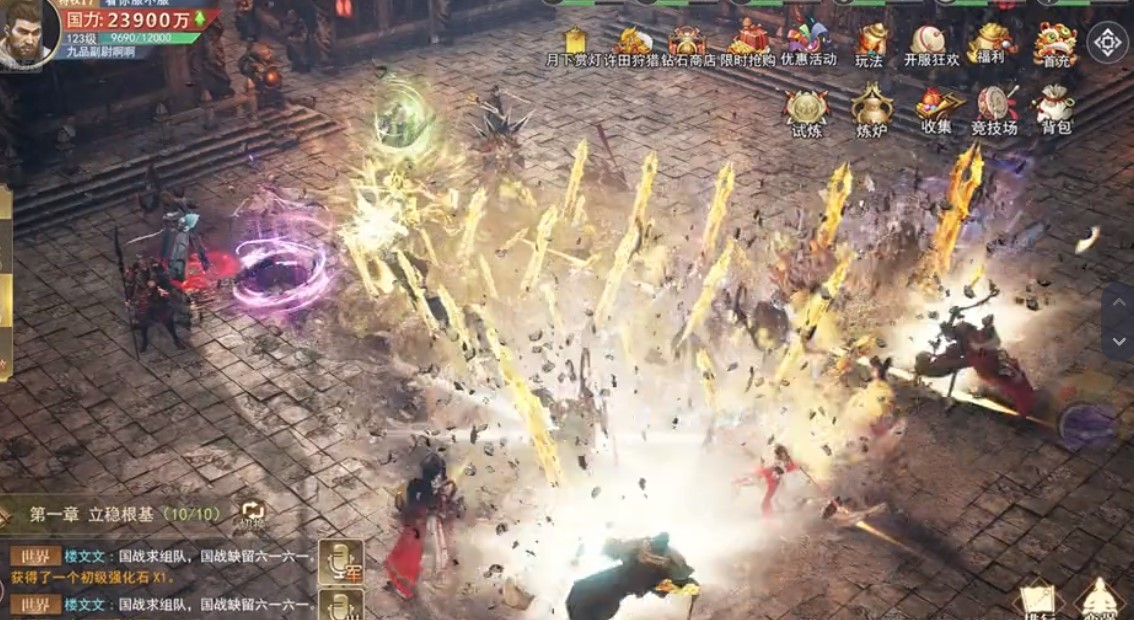Open the 开服狂欢 server carnival
Screen dimensions: 1134x620
tap(930, 45)
